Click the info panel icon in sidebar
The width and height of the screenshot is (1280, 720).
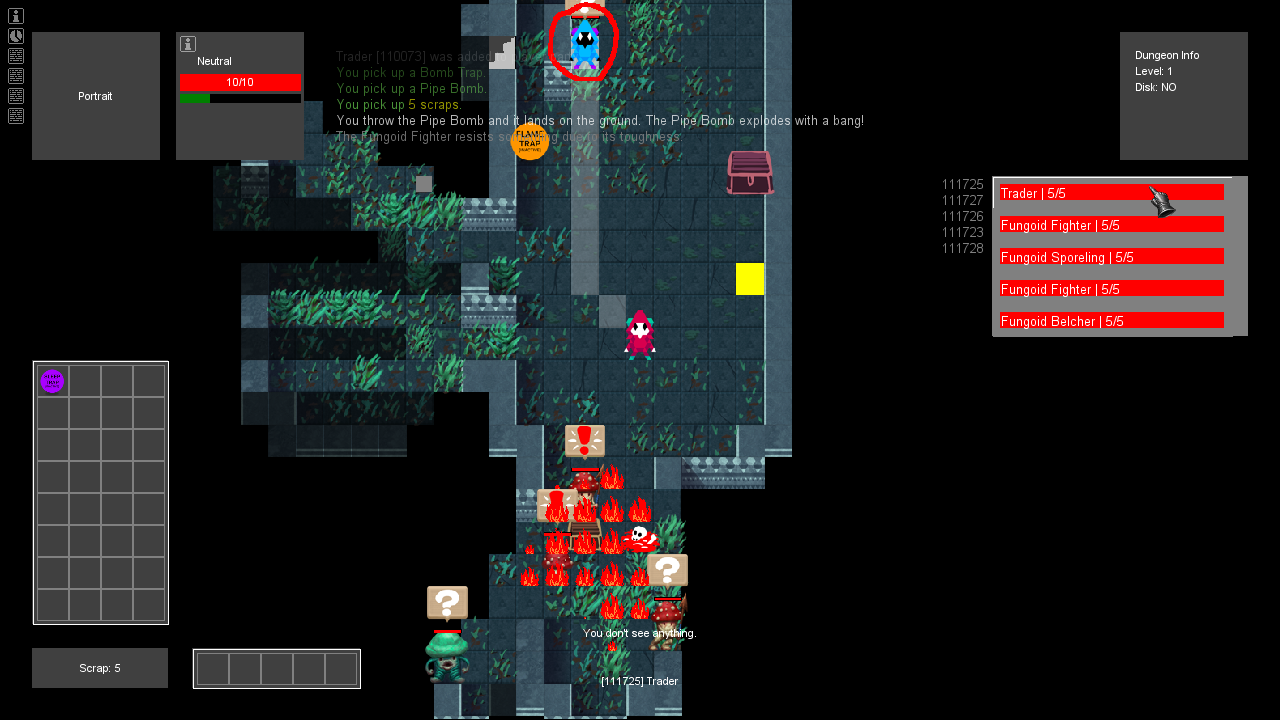click(15, 16)
